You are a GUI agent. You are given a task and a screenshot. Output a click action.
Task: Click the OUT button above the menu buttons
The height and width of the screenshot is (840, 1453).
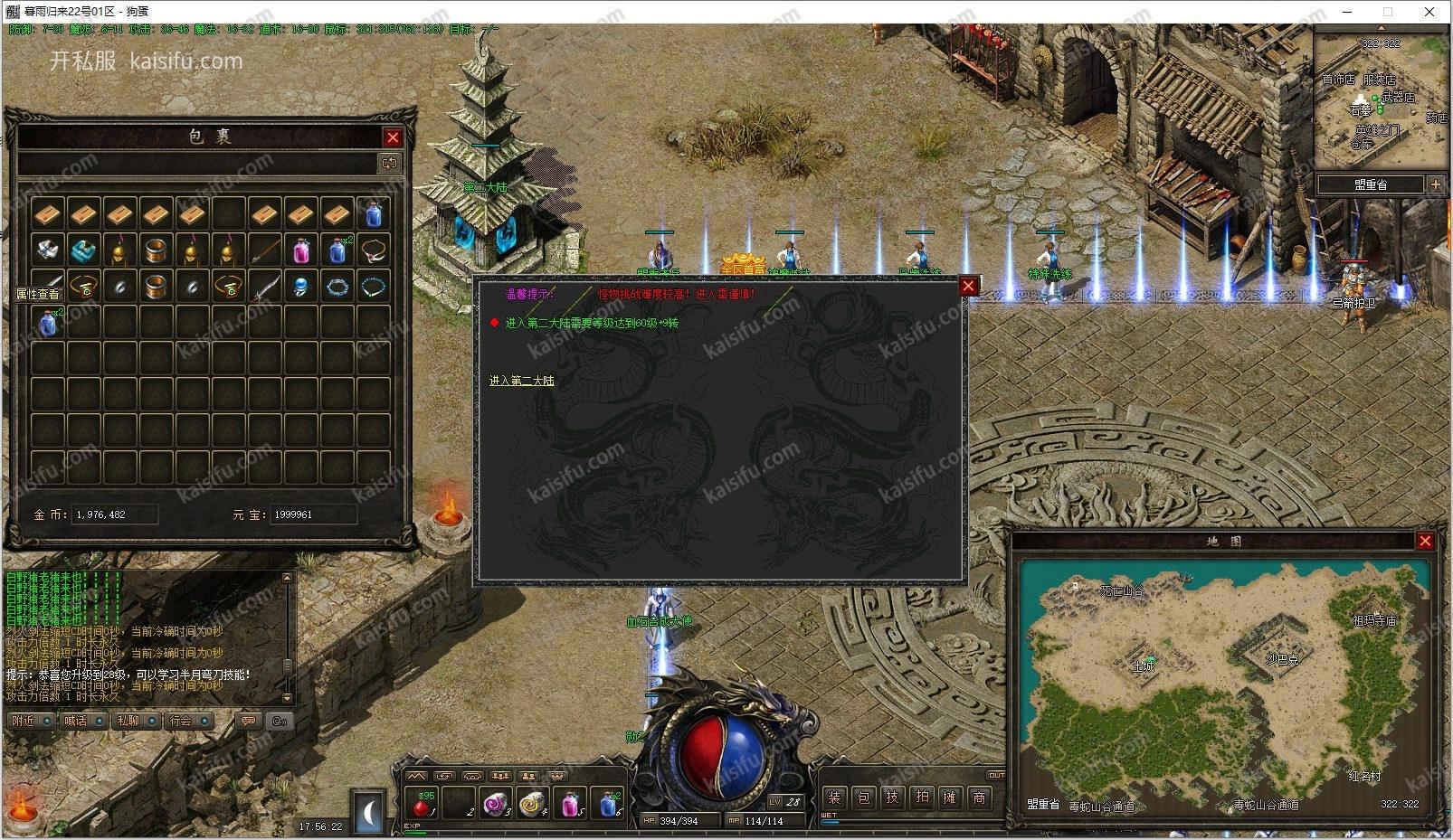996,776
